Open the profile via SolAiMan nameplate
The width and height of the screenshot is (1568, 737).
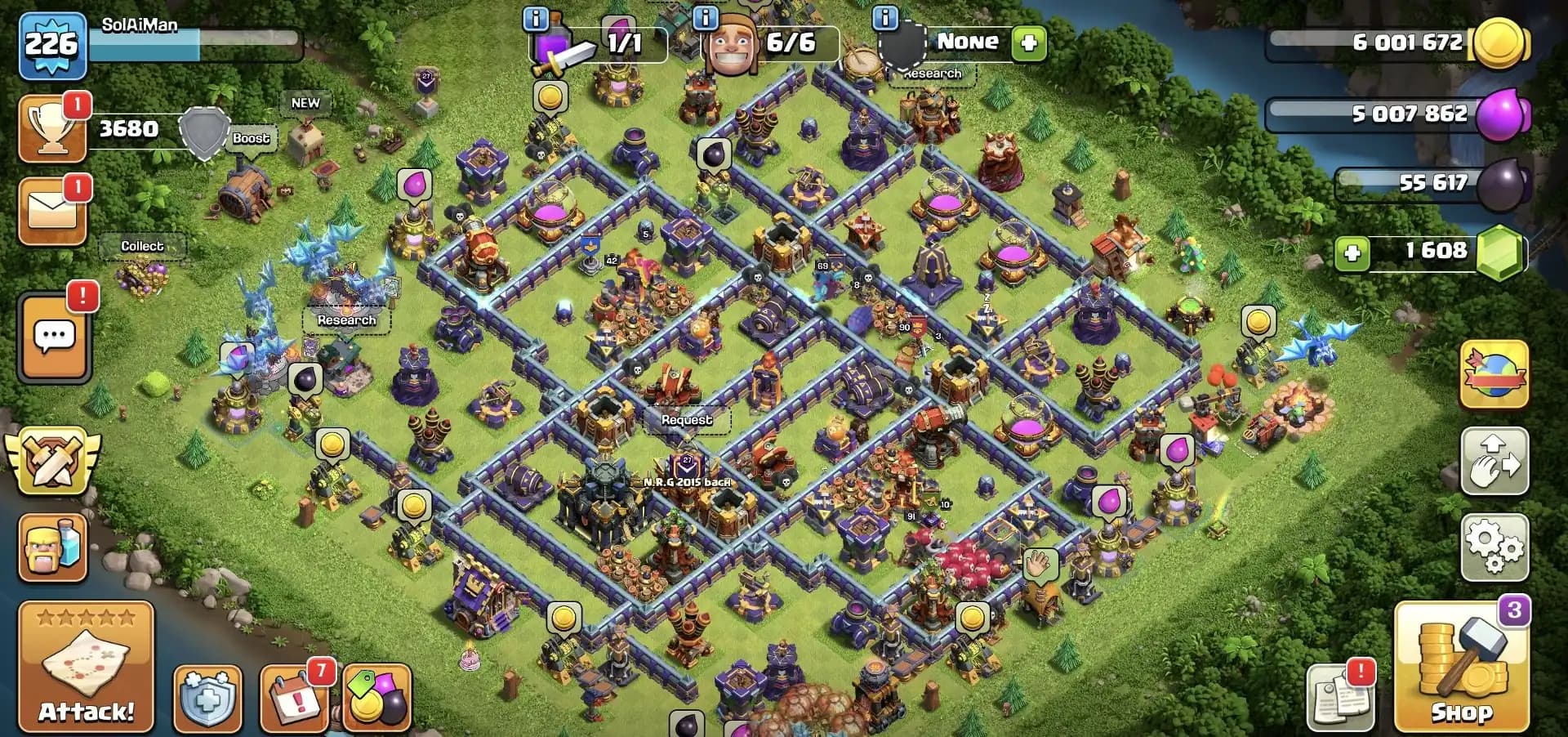tap(139, 25)
